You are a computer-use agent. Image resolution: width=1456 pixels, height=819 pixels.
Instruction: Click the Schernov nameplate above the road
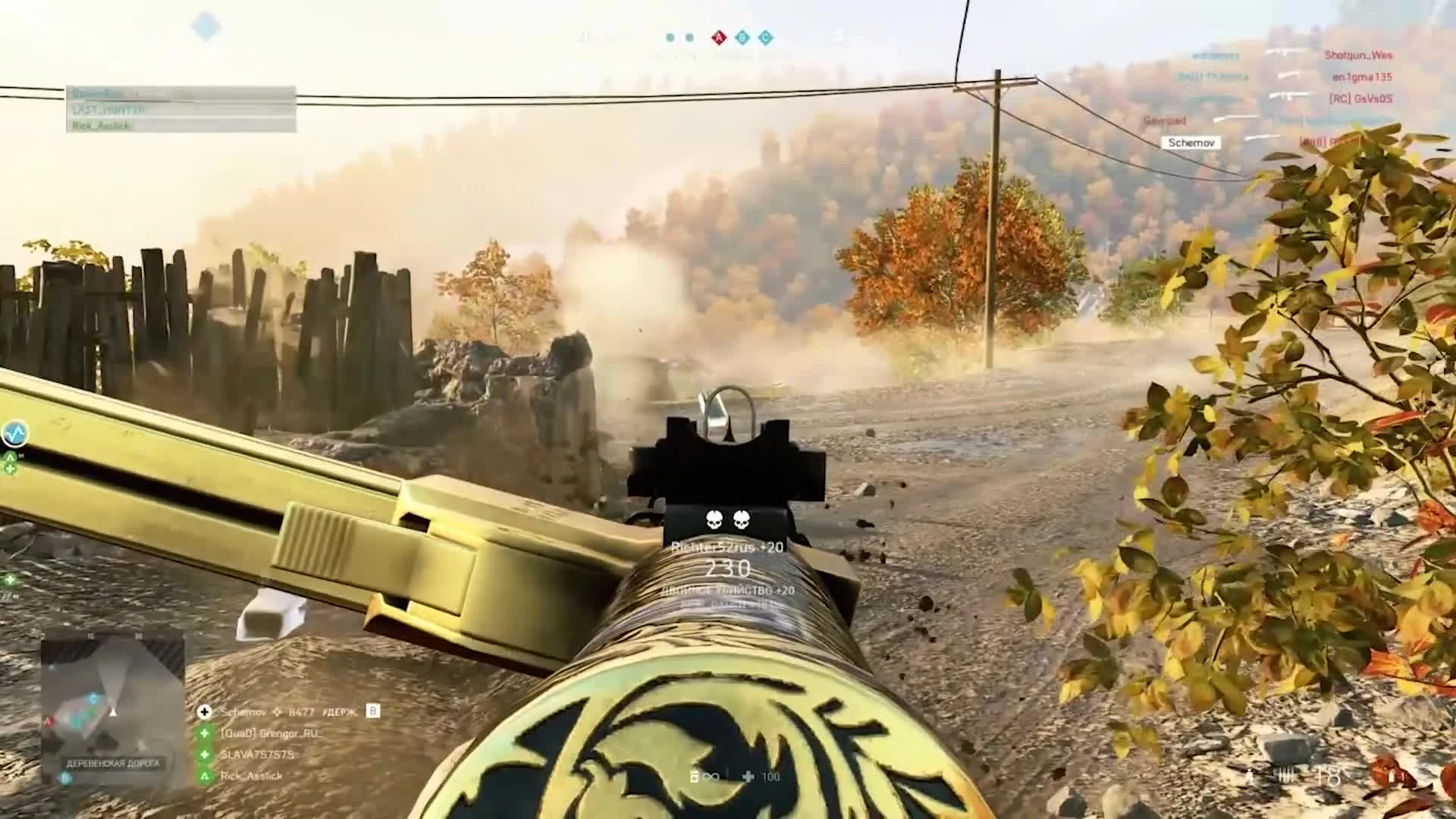[1191, 142]
